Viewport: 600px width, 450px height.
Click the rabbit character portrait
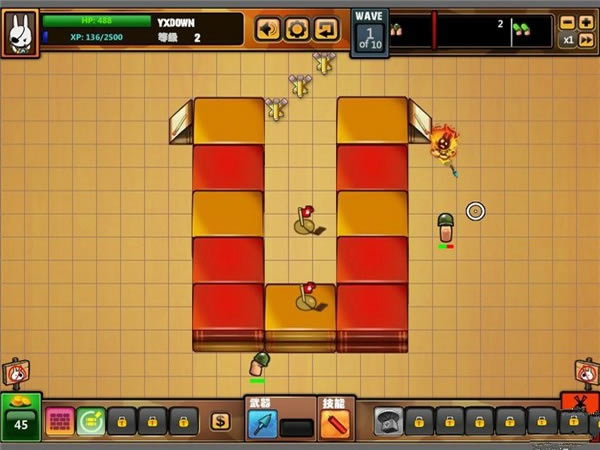(19, 34)
